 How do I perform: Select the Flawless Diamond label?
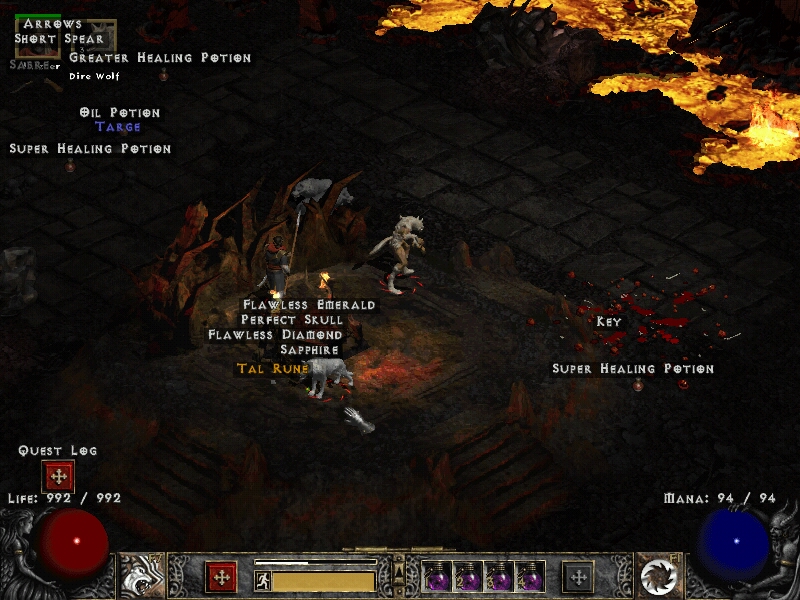pos(275,335)
